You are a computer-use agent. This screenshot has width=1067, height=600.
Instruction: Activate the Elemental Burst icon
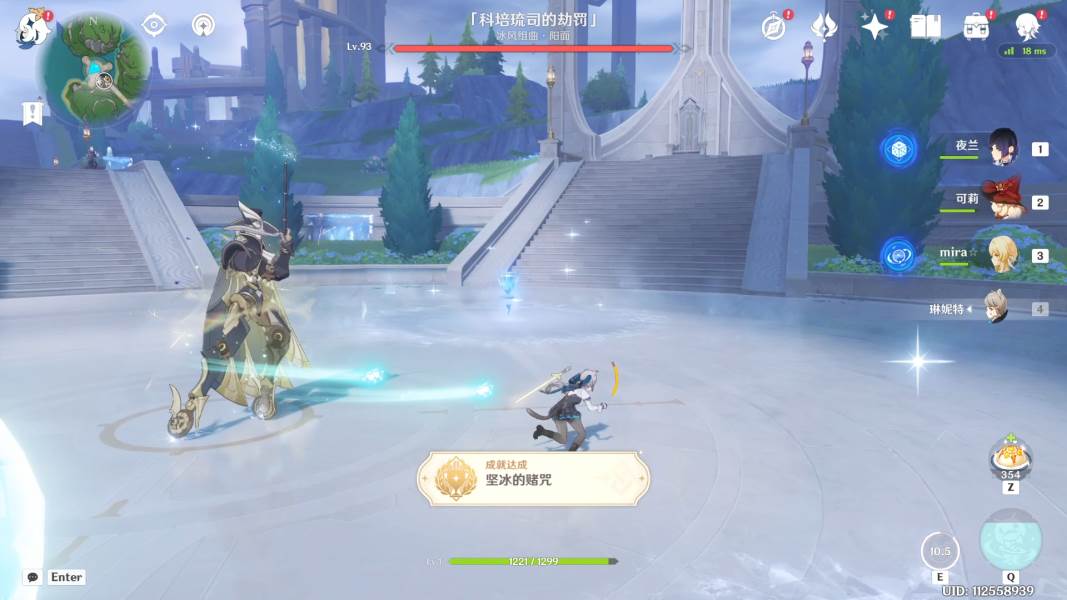click(1010, 541)
